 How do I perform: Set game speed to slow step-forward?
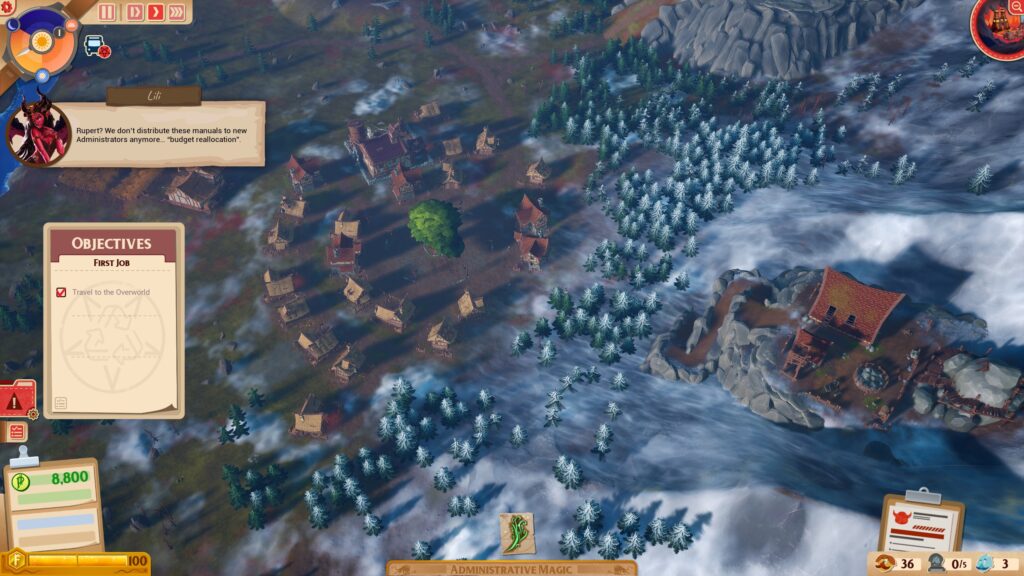click(x=135, y=12)
